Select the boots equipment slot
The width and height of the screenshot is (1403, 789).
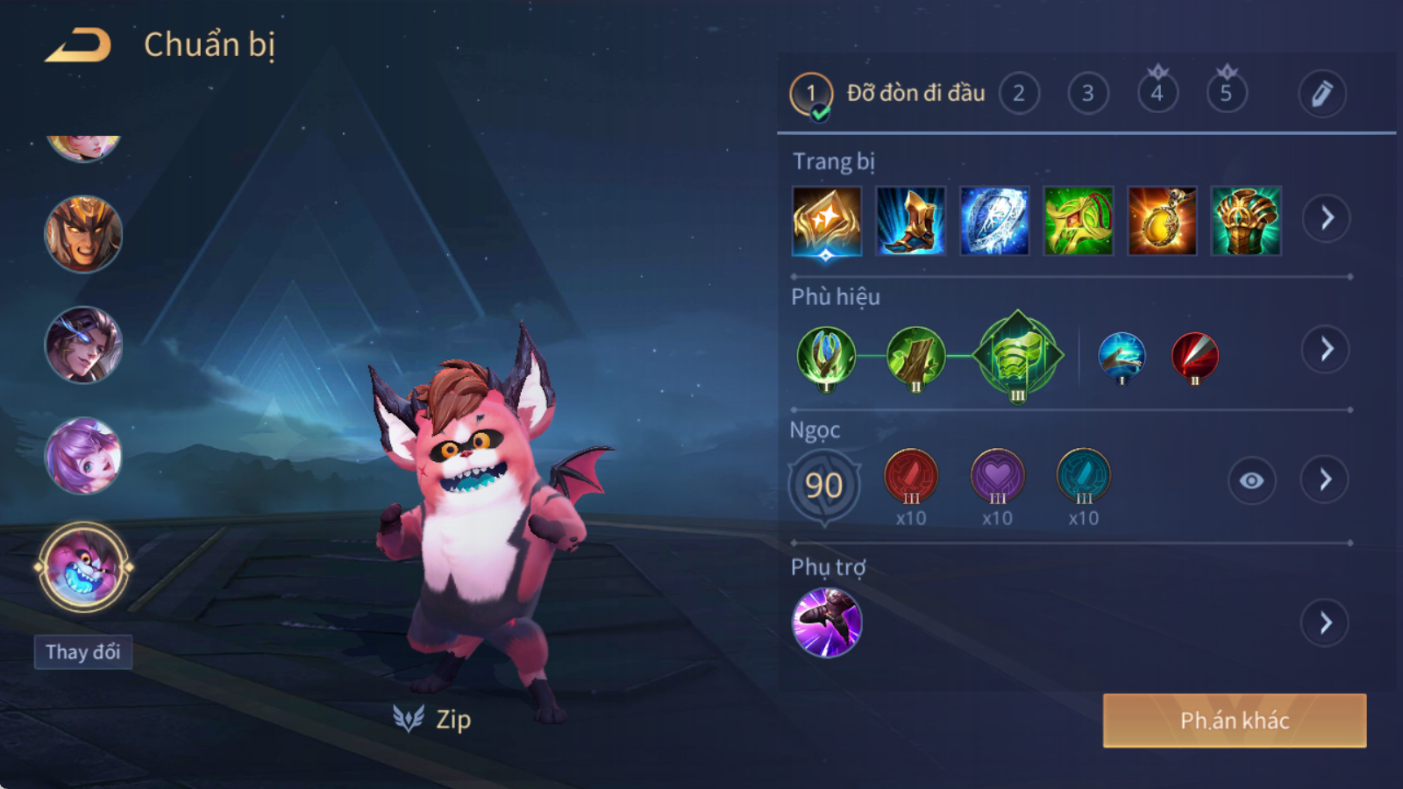click(x=911, y=220)
